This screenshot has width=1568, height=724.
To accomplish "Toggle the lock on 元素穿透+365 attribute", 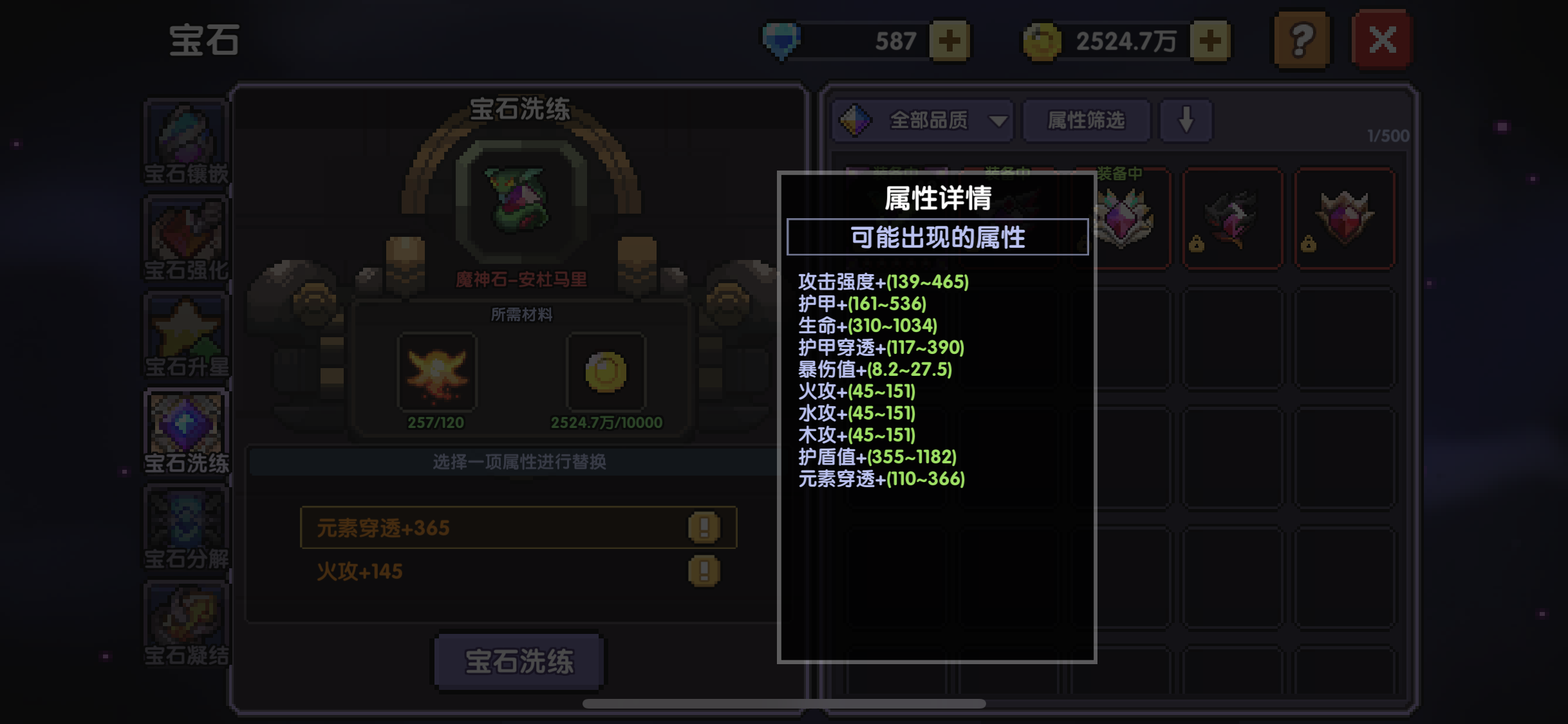I will coord(703,528).
